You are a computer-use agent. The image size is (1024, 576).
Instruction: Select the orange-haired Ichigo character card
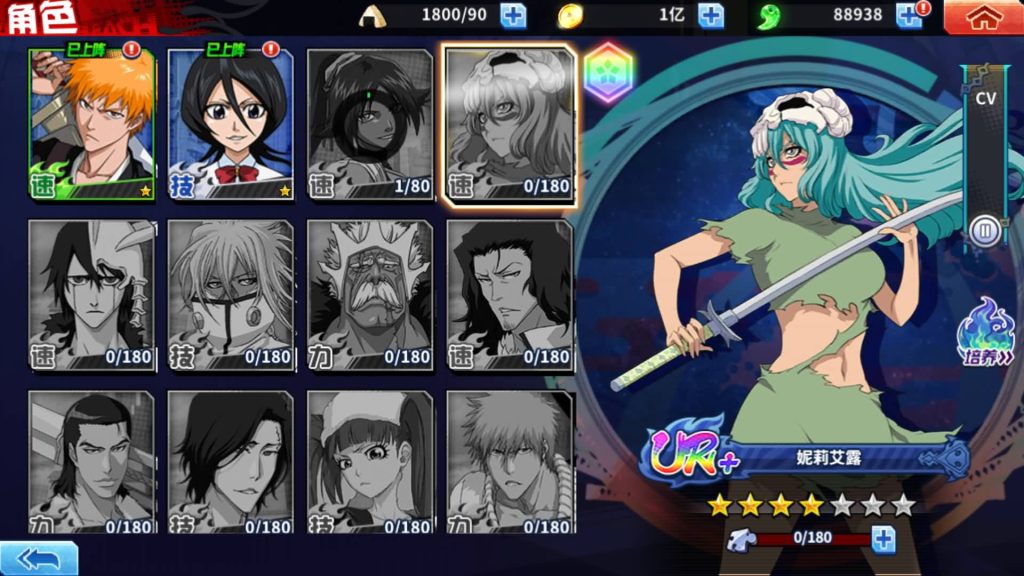pyautogui.click(x=92, y=122)
